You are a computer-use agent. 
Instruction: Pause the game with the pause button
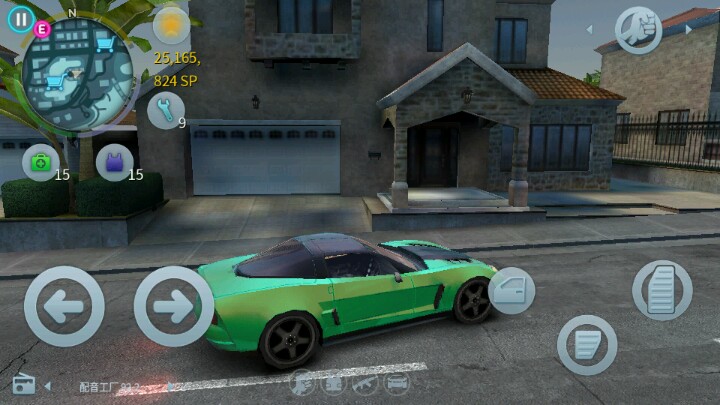point(19,19)
